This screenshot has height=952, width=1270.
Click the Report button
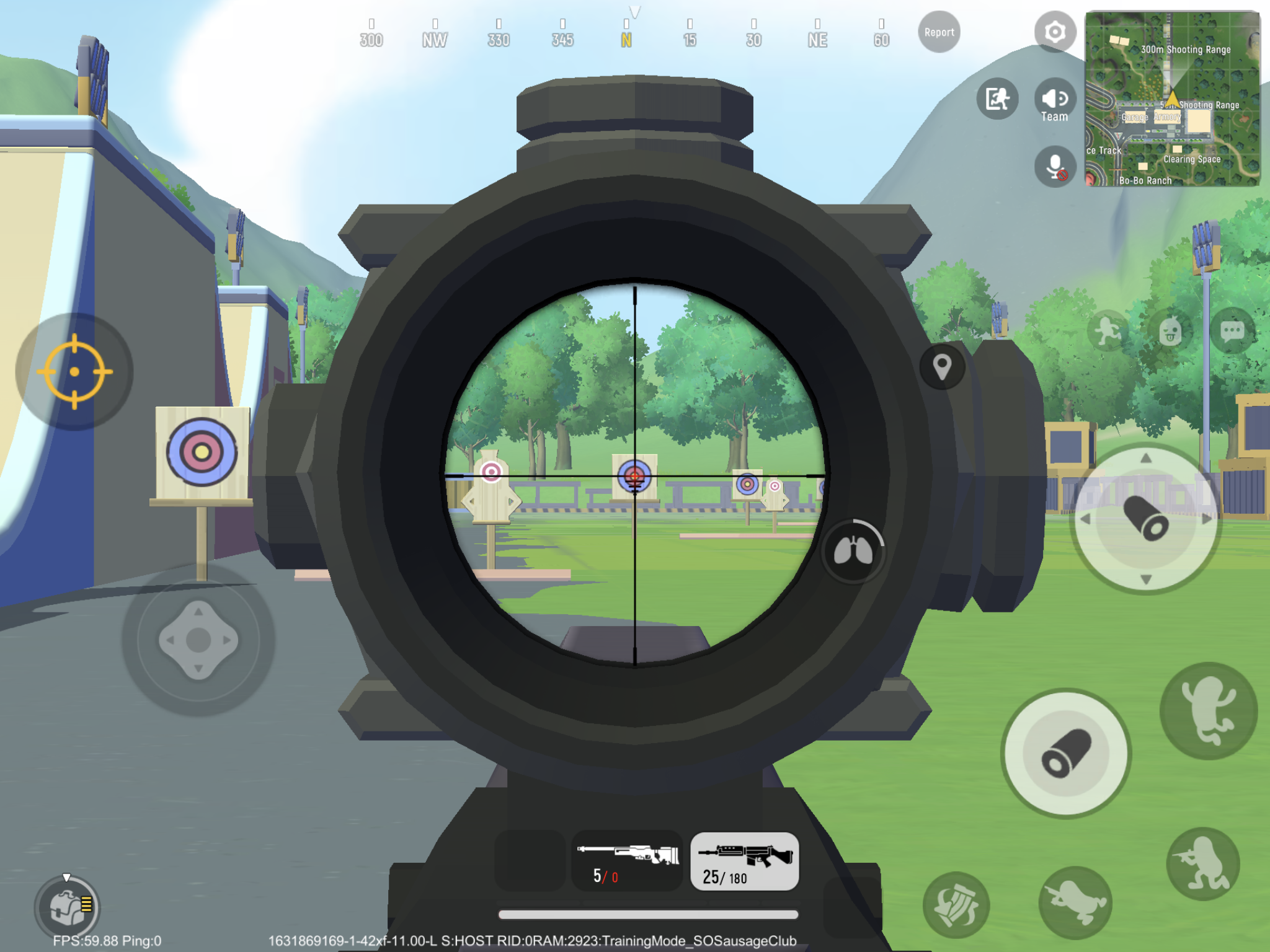938,32
